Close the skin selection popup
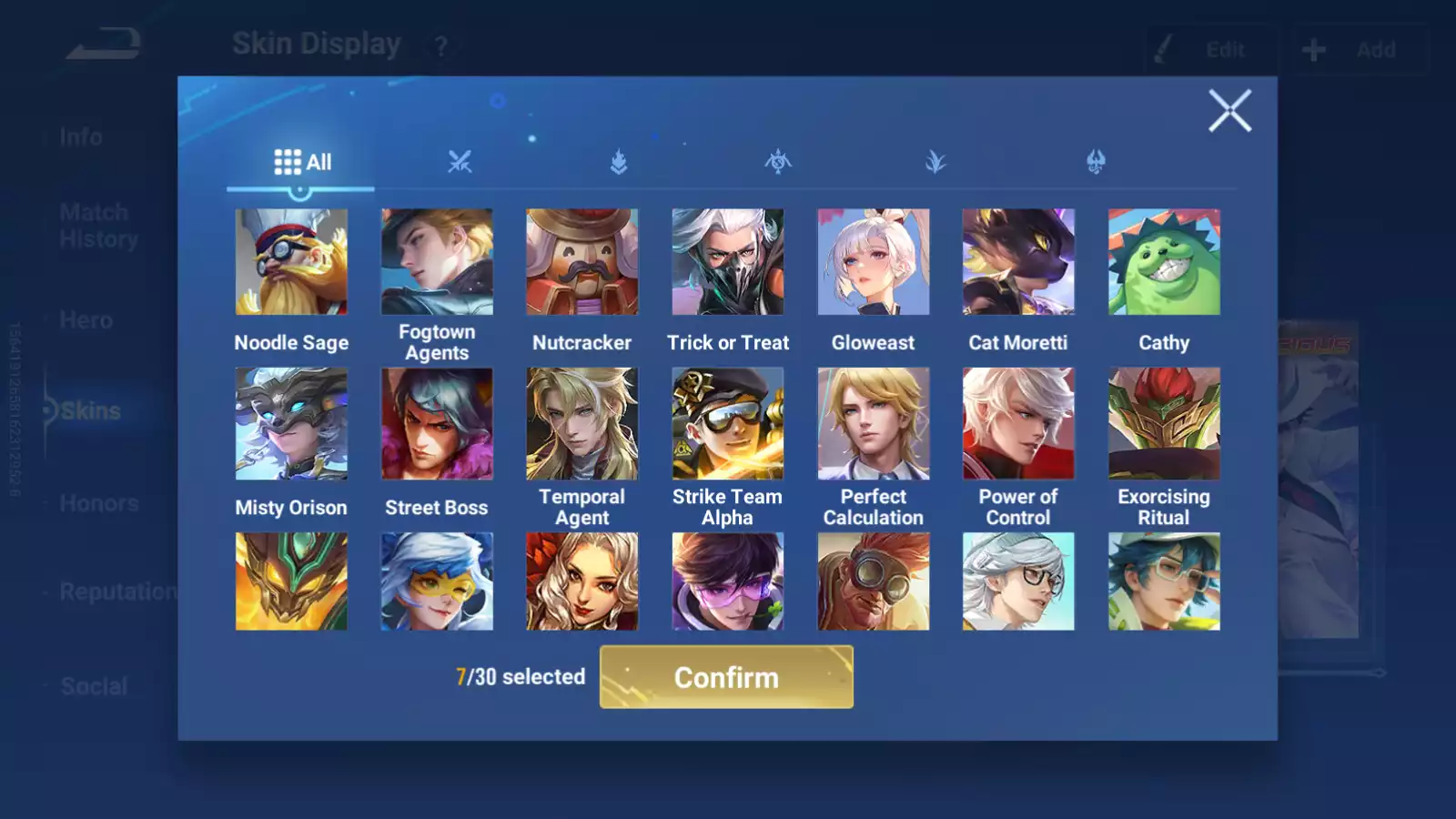The height and width of the screenshot is (819, 1456). pyautogui.click(x=1229, y=111)
